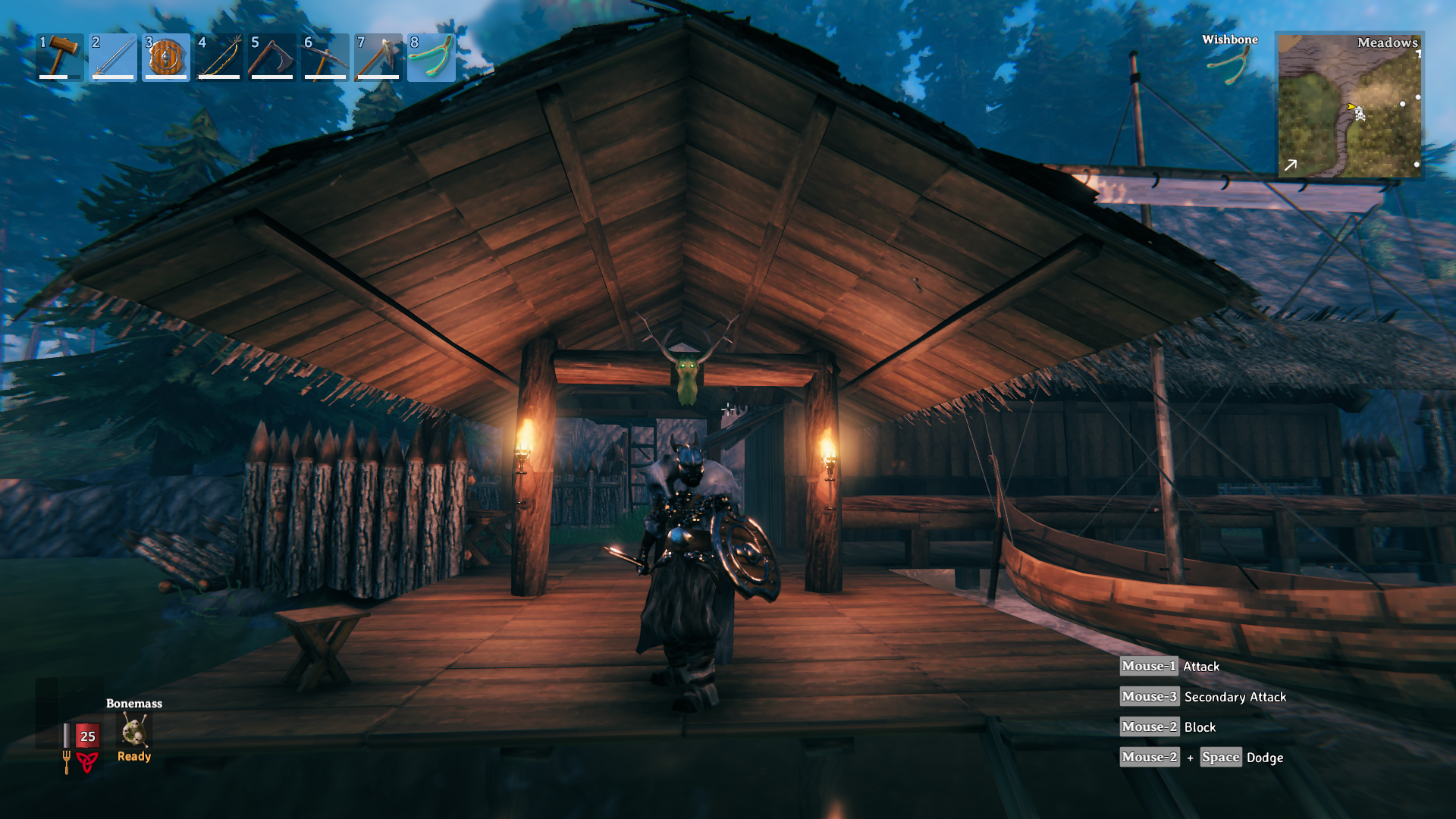The height and width of the screenshot is (819, 1456).
Task: Select the bow in hotbar slot 4
Action: 219,57
